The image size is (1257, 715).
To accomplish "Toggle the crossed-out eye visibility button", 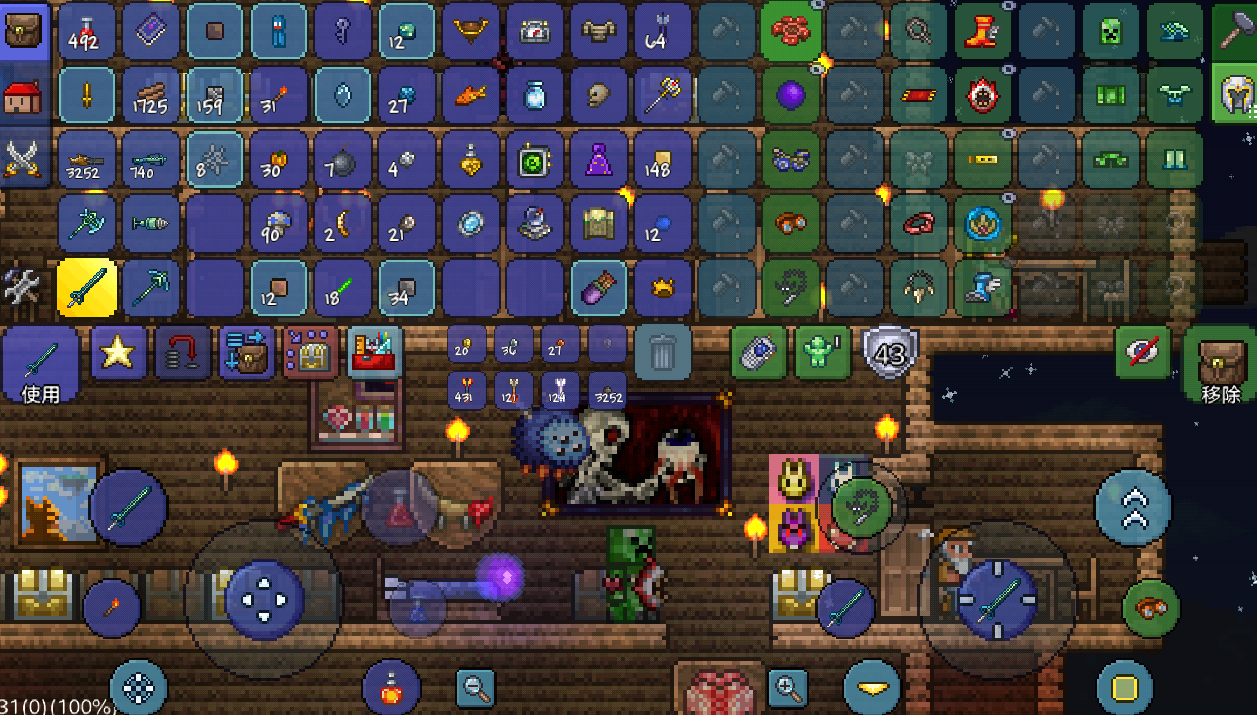I will click(1143, 352).
